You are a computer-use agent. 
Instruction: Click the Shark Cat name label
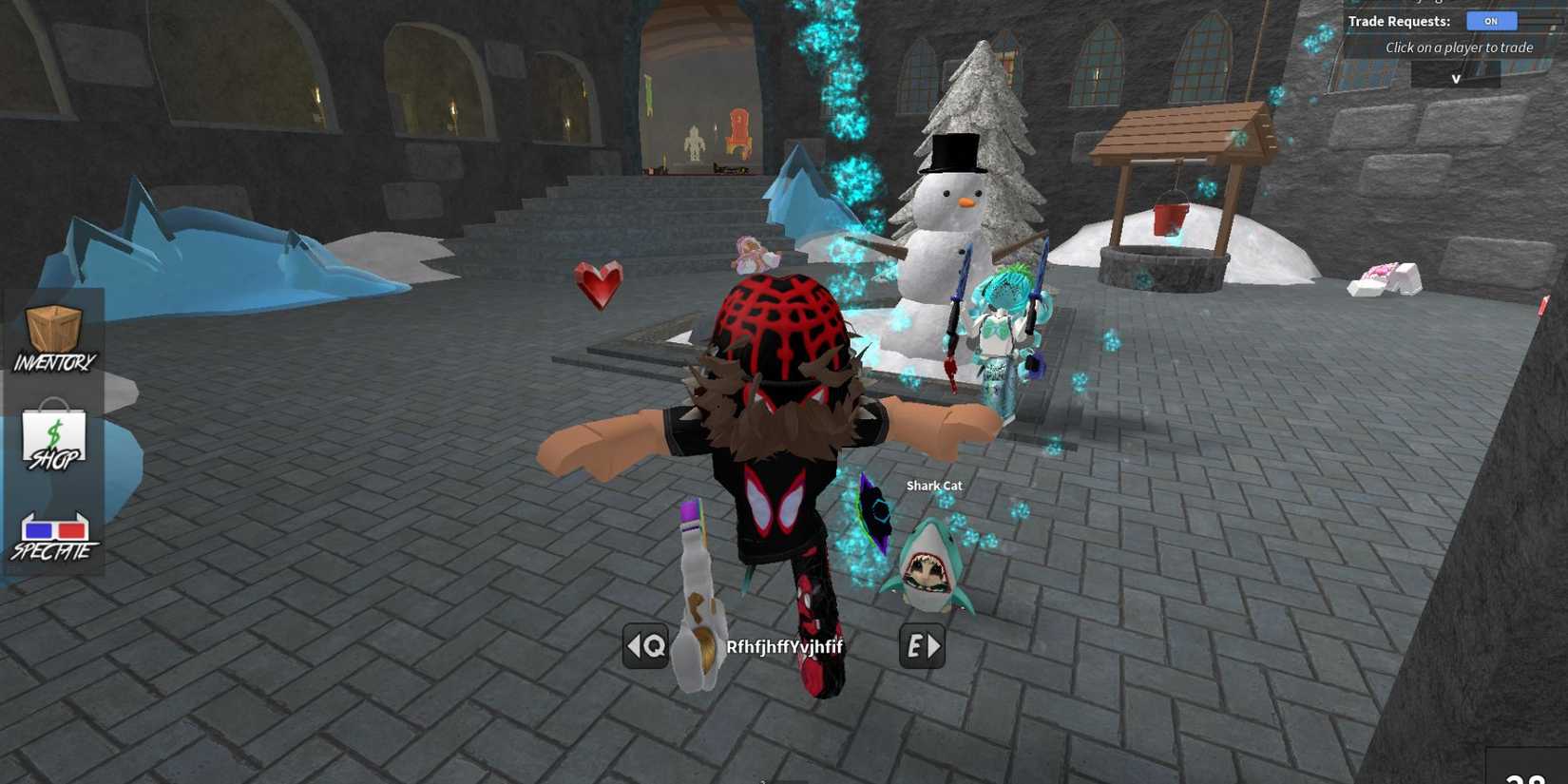coord(934,486)
